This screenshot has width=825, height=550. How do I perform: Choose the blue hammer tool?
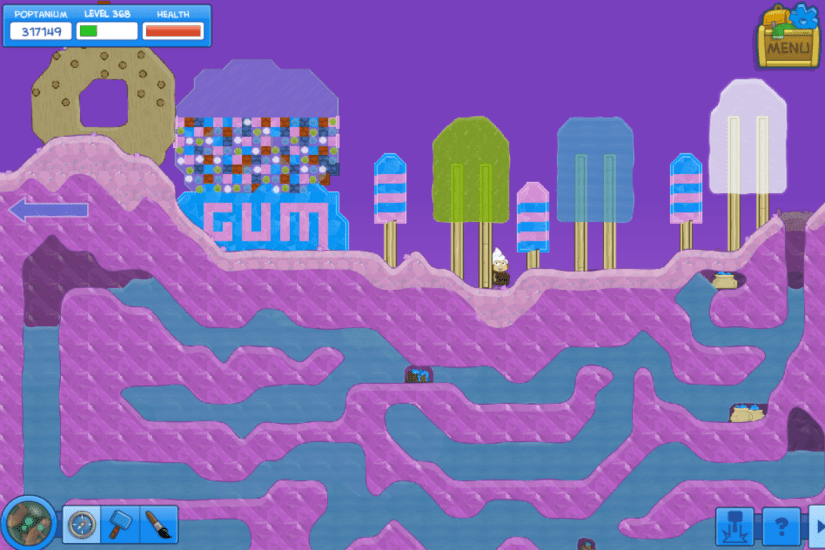[x=119, y=524]
